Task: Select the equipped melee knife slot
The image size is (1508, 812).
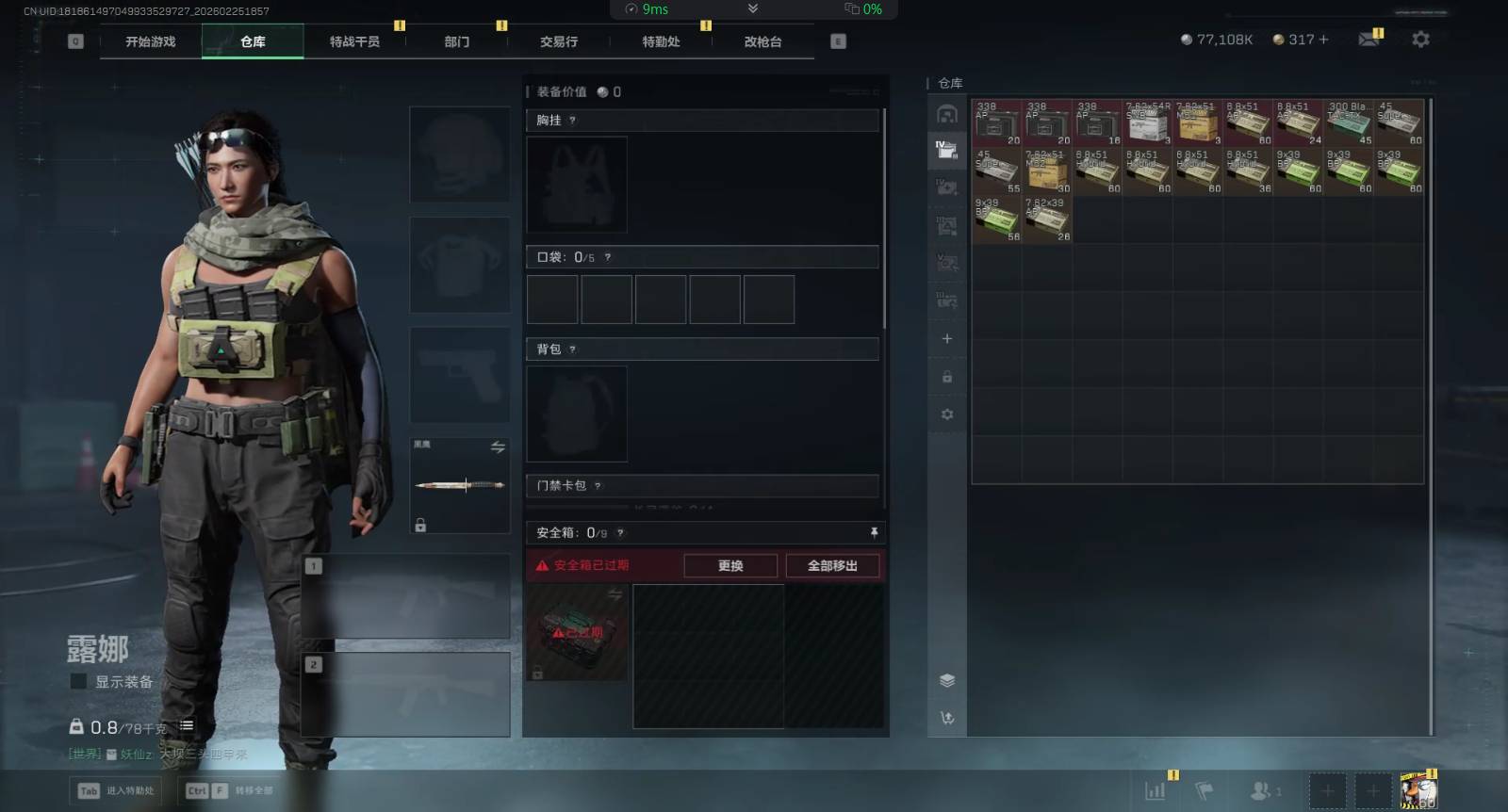Action: click(460, 485)
